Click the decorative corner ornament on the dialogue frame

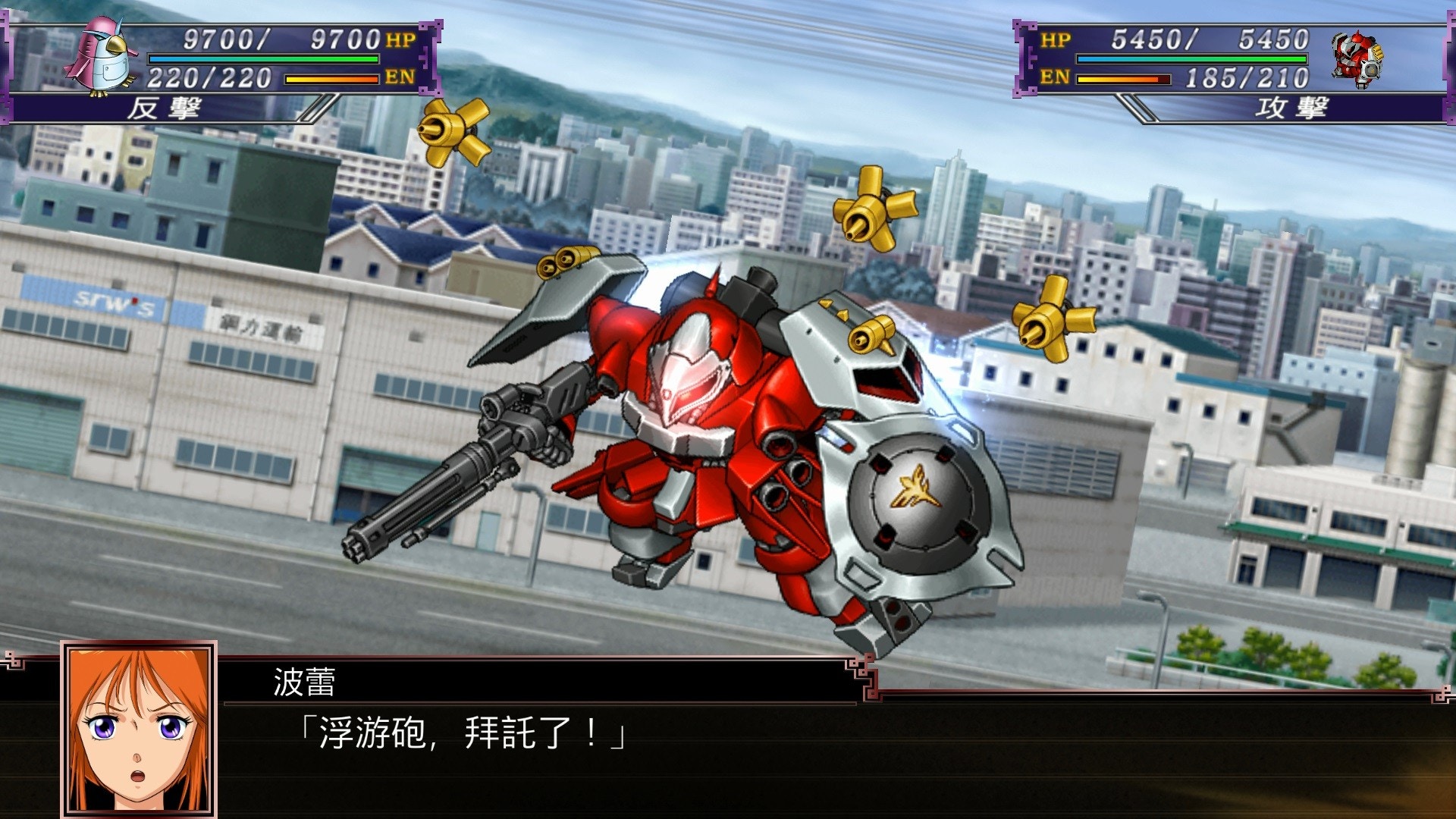click(864, 675)
